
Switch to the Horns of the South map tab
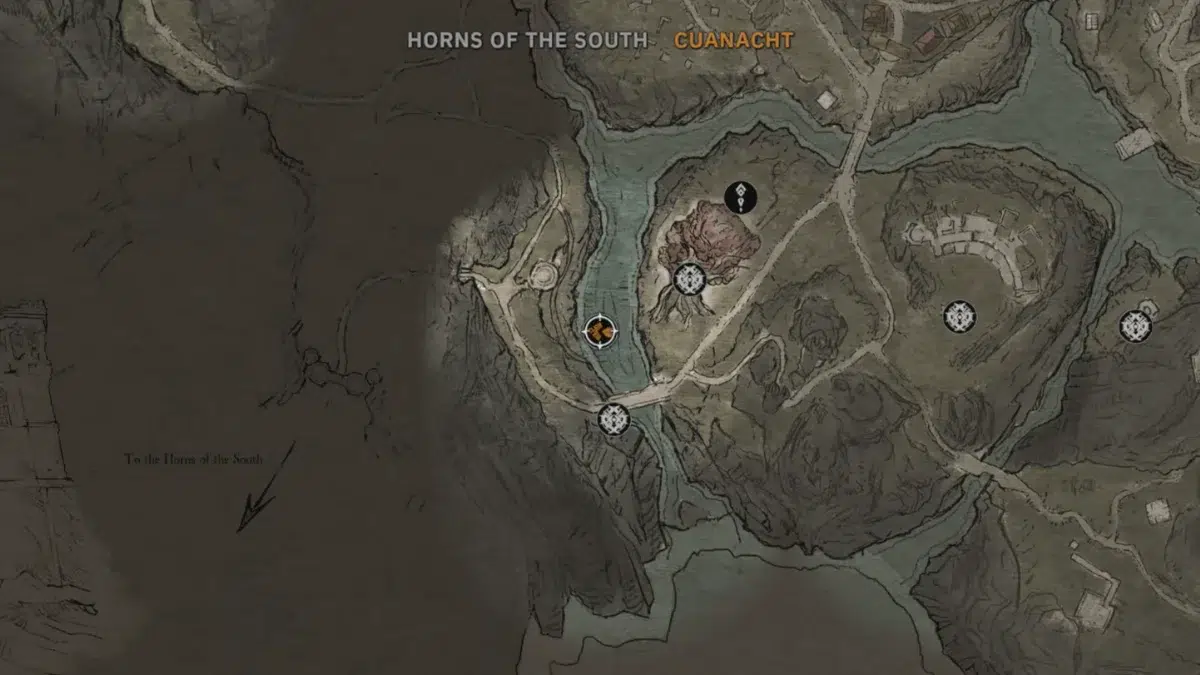pyautogui.click(x=527, y=40)
